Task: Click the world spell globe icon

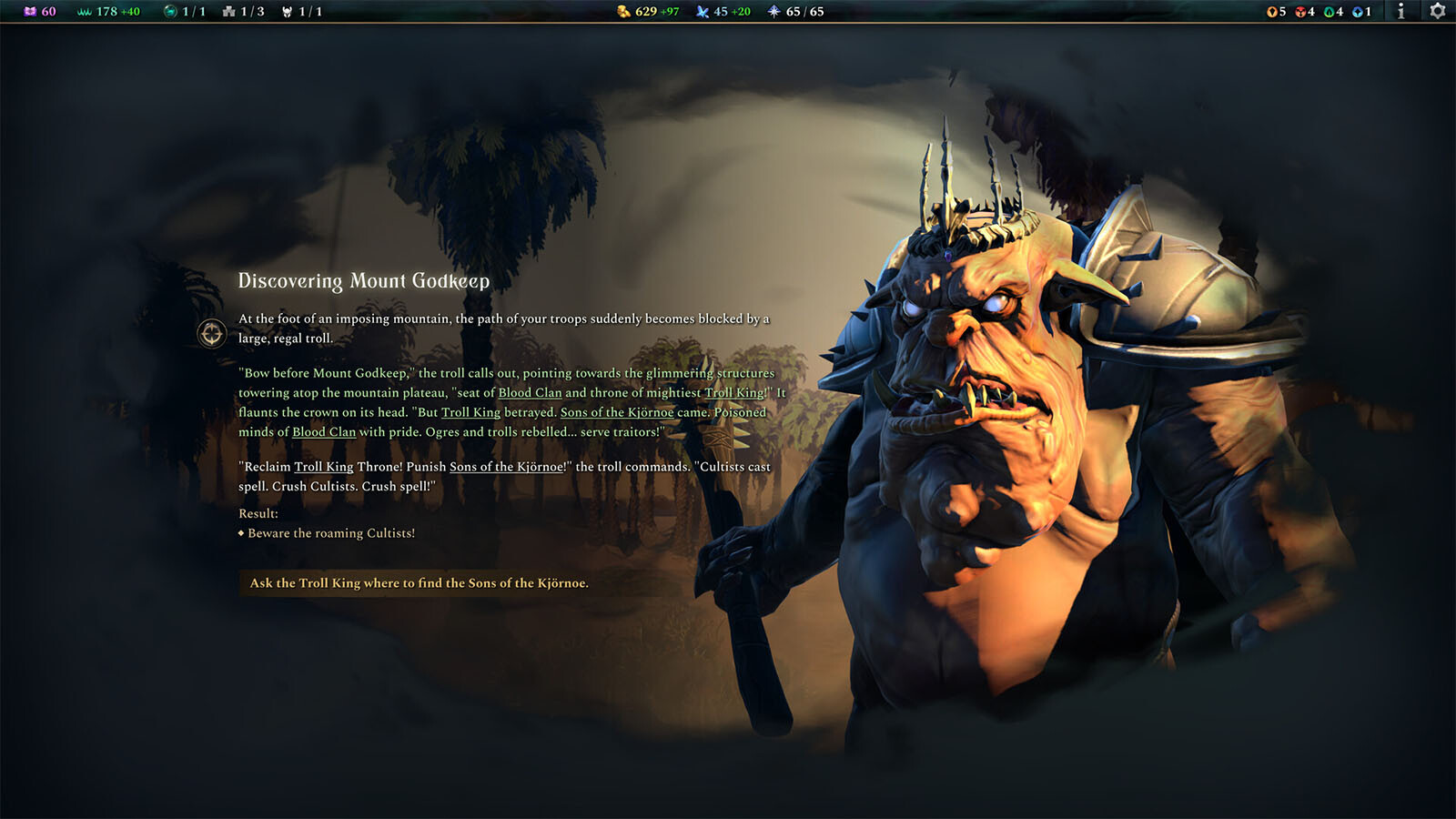Action: point(170,12)
